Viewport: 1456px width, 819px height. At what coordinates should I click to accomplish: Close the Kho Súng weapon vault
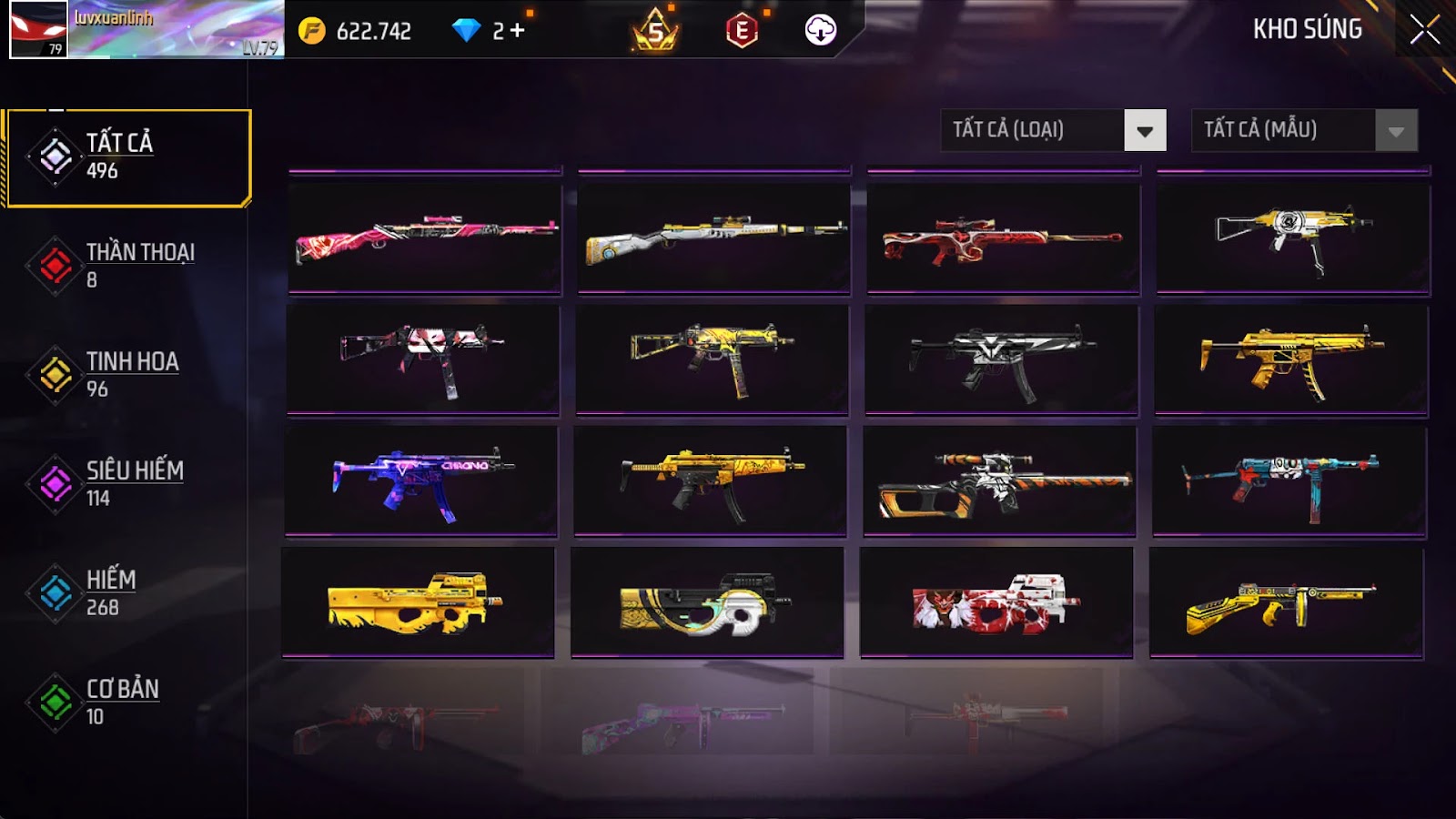(1424, 30)
